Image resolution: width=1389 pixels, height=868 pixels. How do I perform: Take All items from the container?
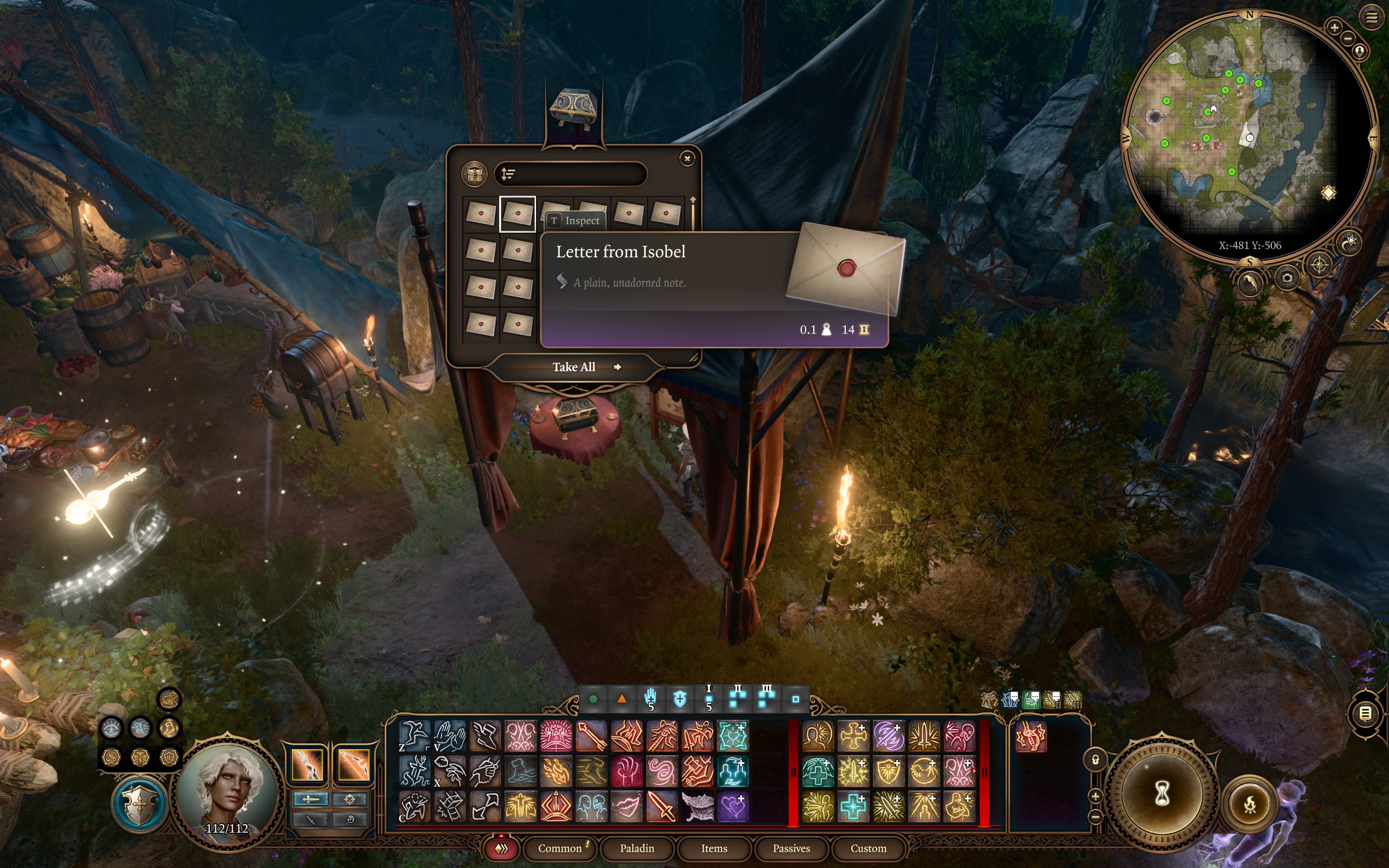pos(574,367)
